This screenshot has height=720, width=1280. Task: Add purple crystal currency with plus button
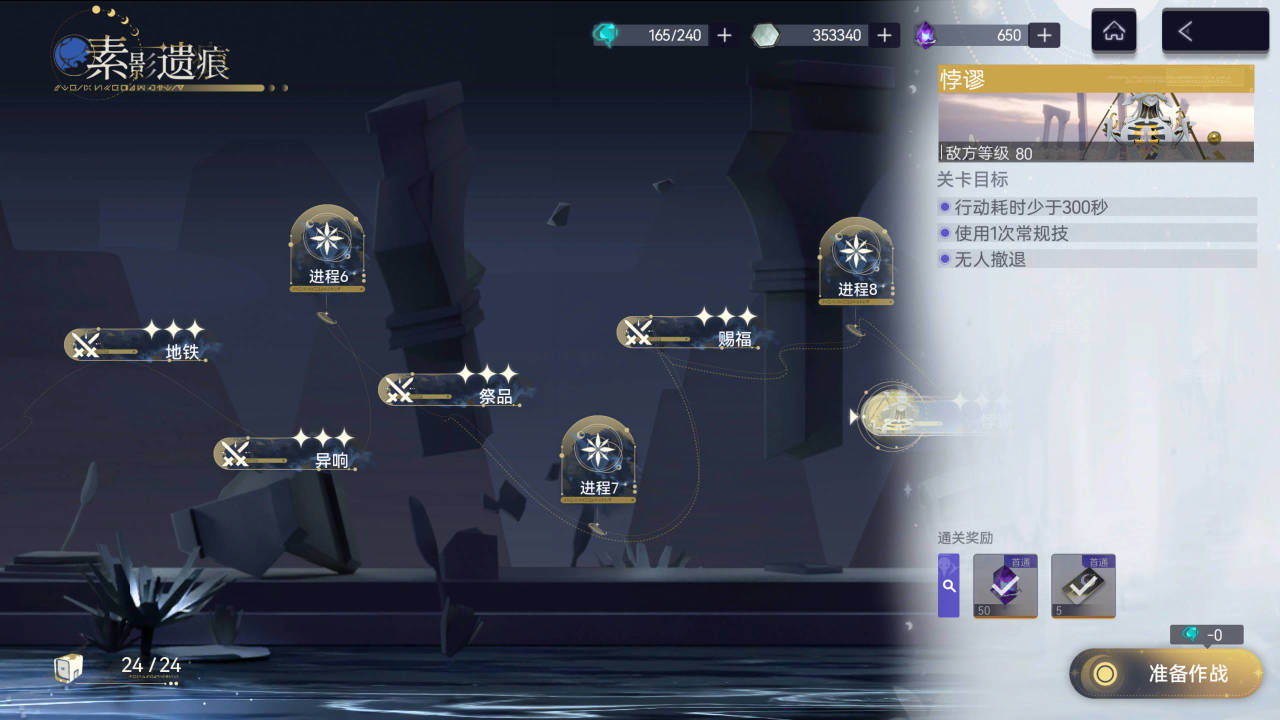1043,35
